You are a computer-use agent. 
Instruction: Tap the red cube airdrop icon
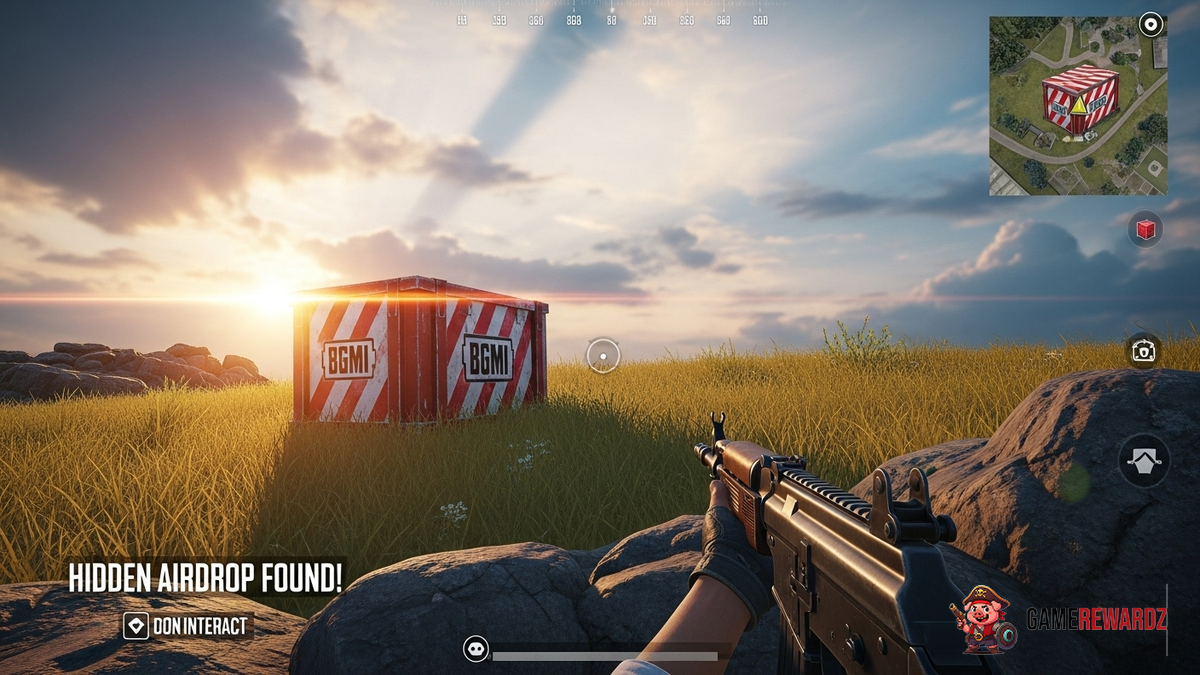(1145, 229)
